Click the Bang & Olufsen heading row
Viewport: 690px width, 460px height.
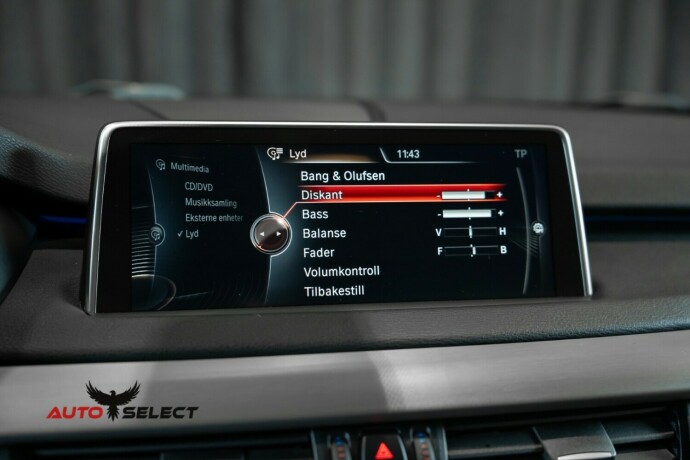tap(343, 176)
